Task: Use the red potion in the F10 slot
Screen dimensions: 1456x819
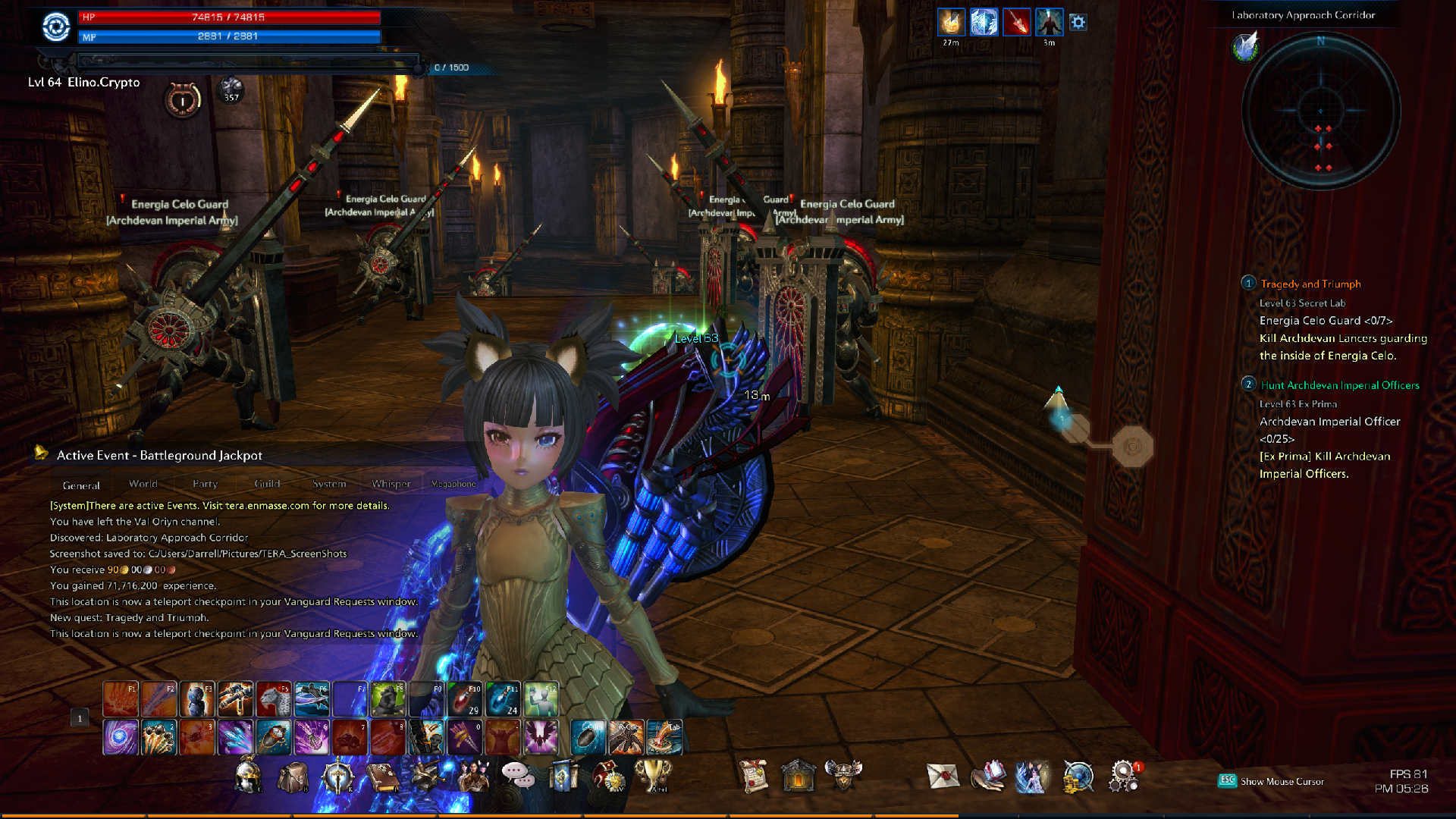Action: 465,699
